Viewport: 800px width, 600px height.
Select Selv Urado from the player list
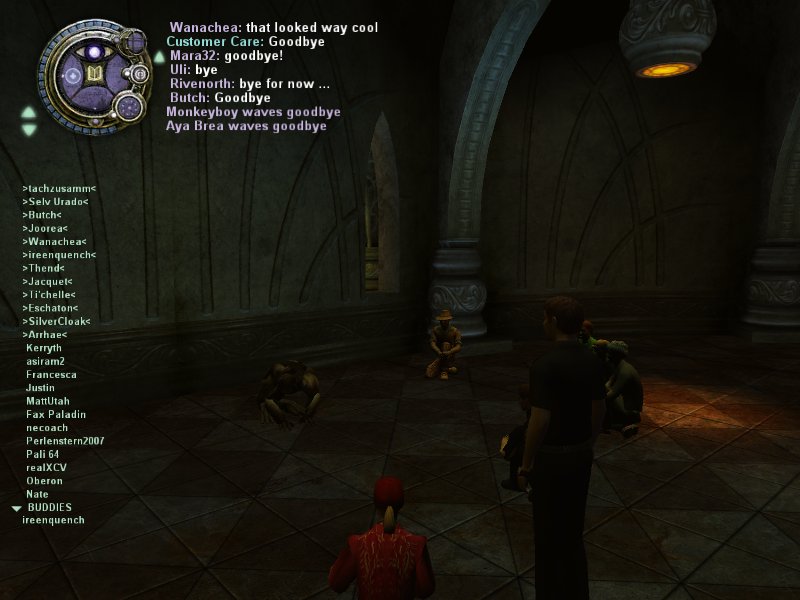(55, 201)
